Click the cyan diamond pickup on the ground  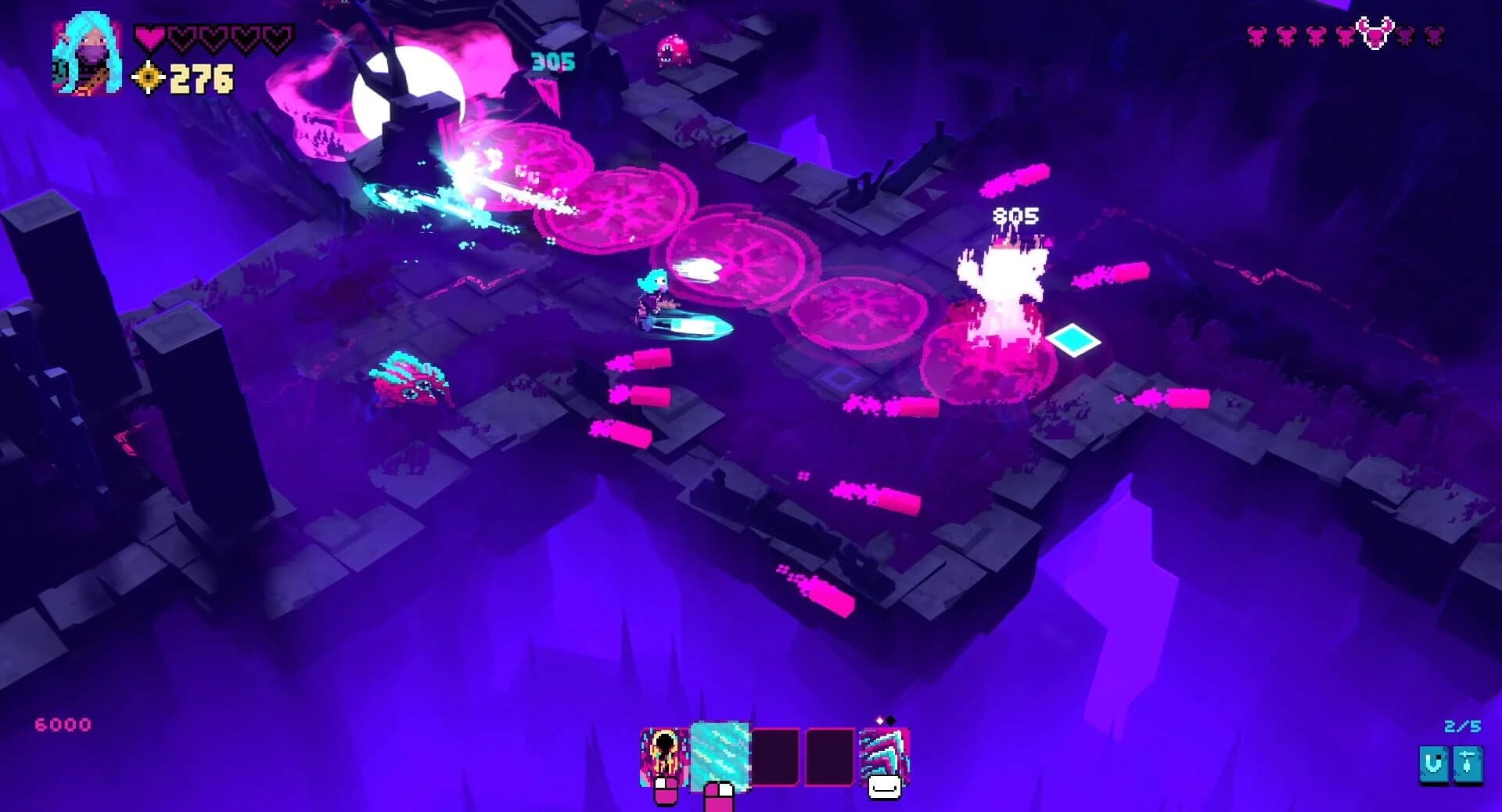(x=1073, y=341)
